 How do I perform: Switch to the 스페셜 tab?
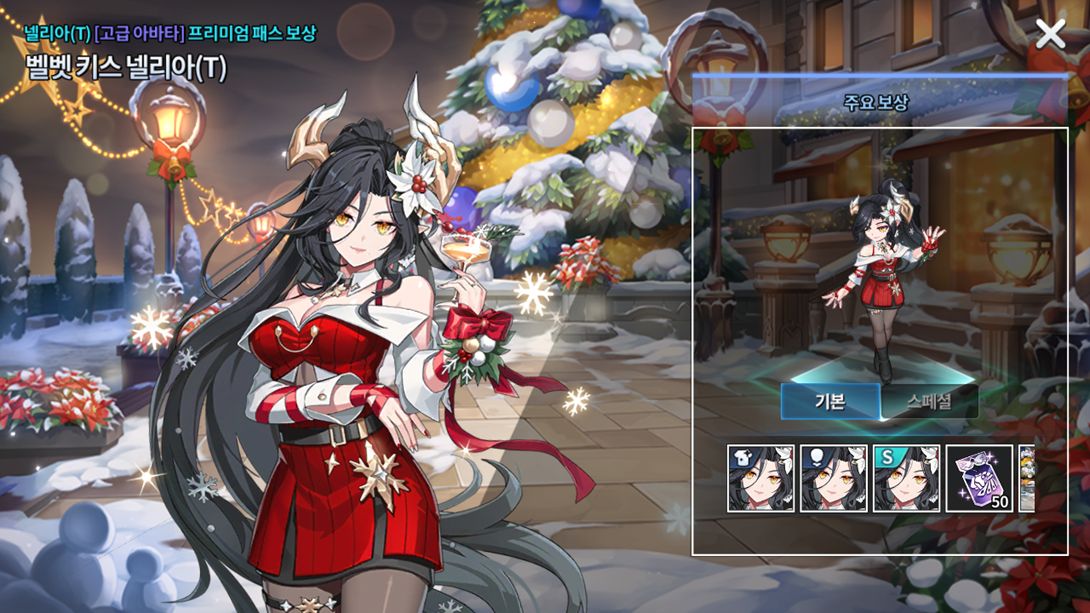point(929,402)
